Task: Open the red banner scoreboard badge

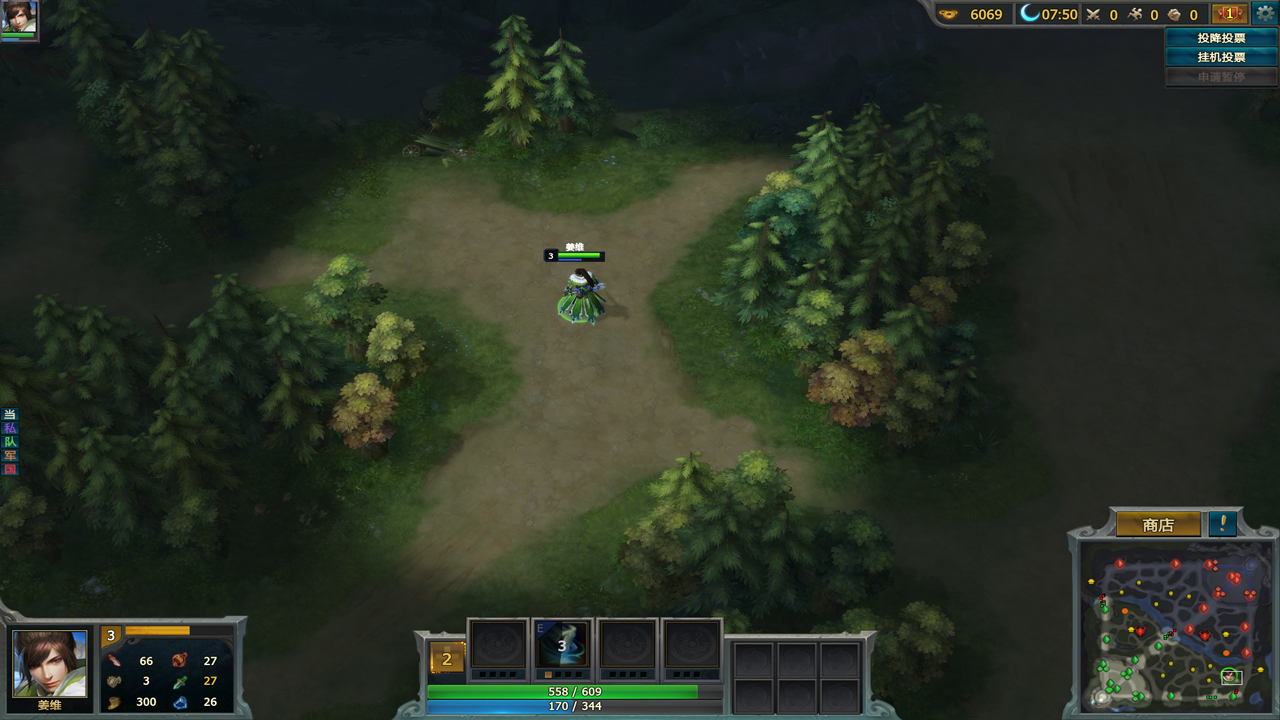Action: [1229, 14]
